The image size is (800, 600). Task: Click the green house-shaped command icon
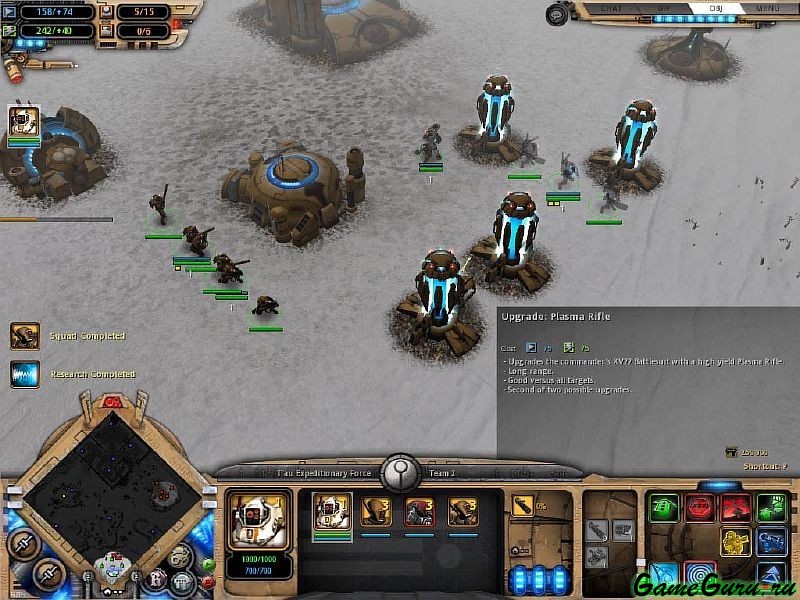pos(664,508)
